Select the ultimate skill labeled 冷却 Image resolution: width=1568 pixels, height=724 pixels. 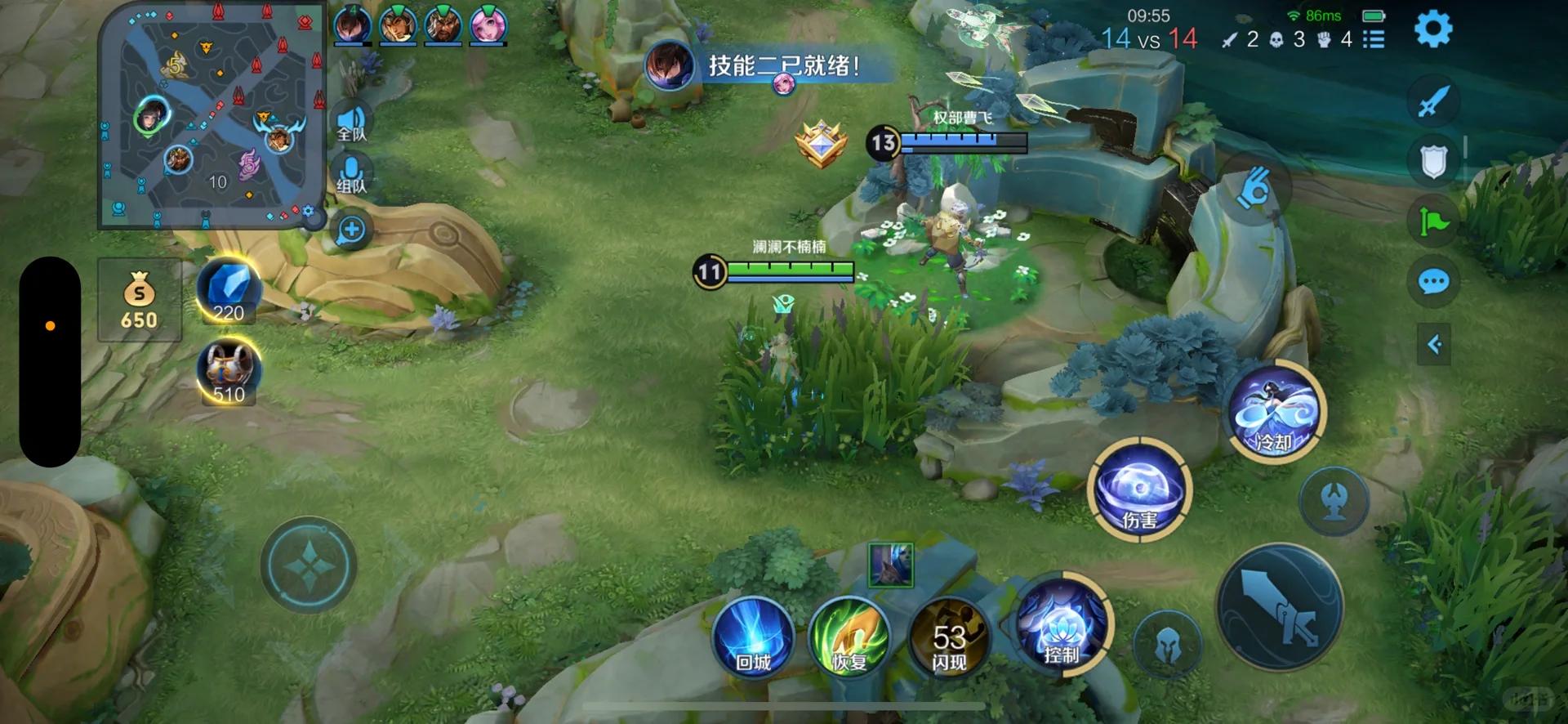[1276, 412]
